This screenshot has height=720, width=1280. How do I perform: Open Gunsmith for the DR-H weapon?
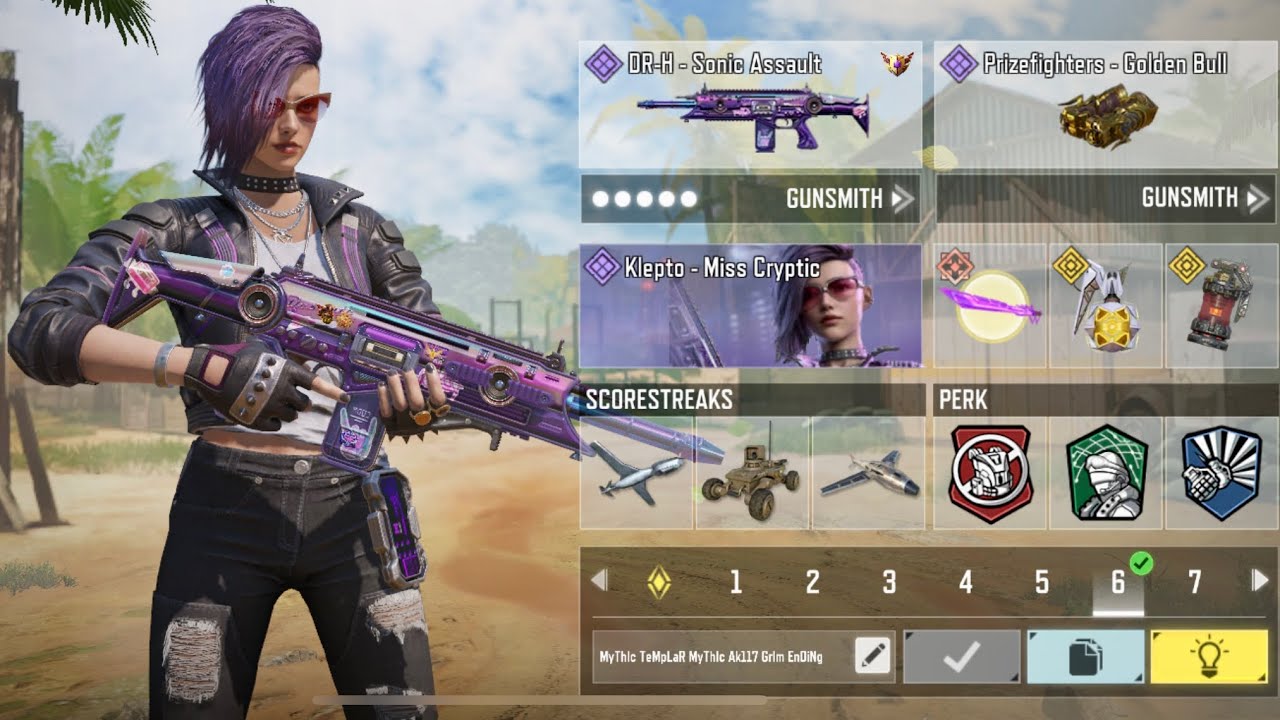coord(750,199)
